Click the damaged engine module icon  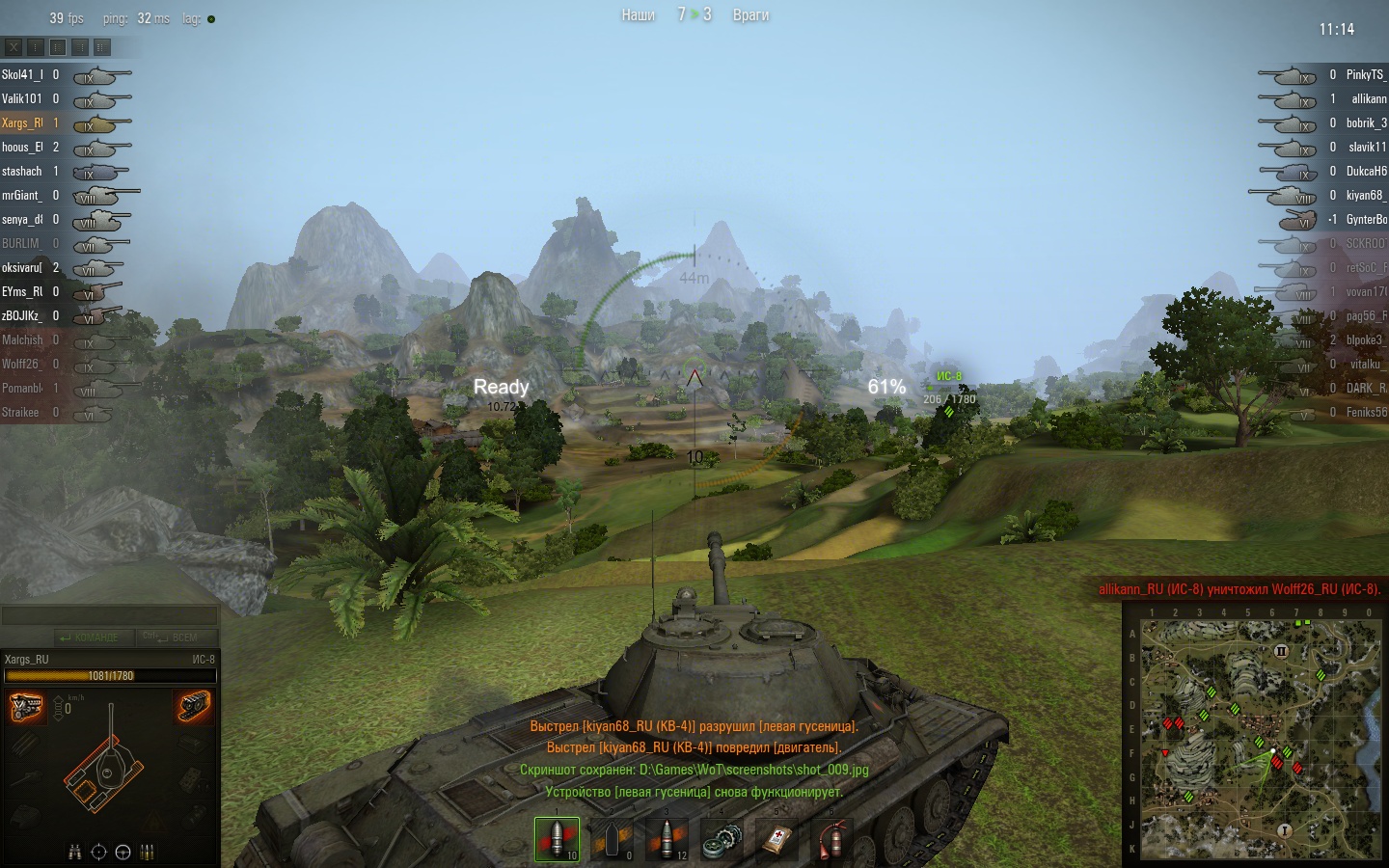point(26,707)
